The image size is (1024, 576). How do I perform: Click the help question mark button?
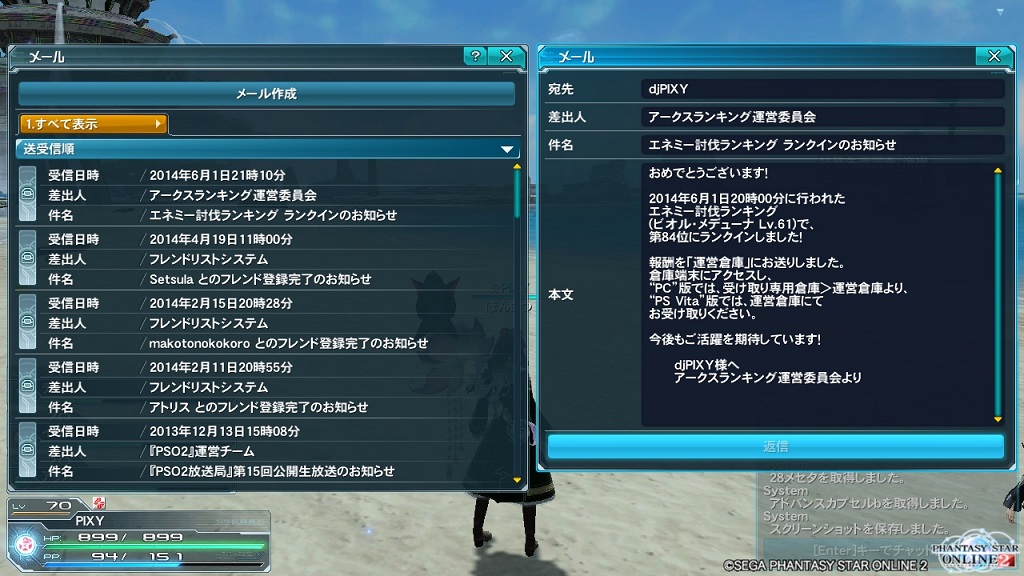point(475,57)
